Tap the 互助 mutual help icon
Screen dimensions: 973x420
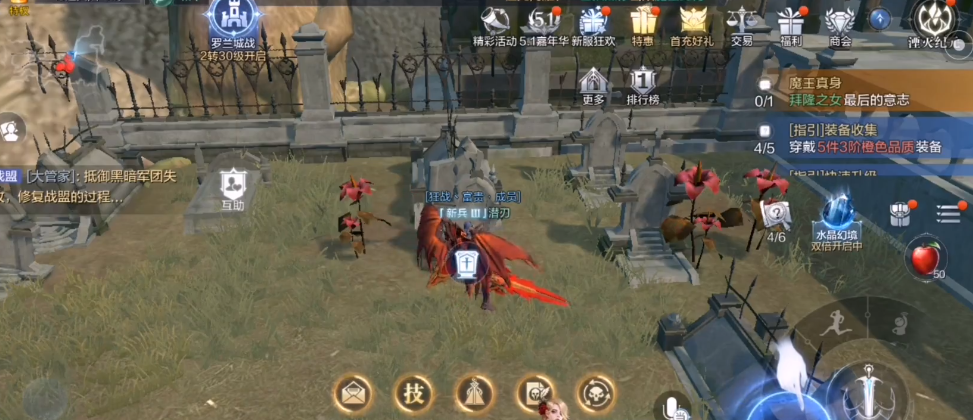click(233, 186)
